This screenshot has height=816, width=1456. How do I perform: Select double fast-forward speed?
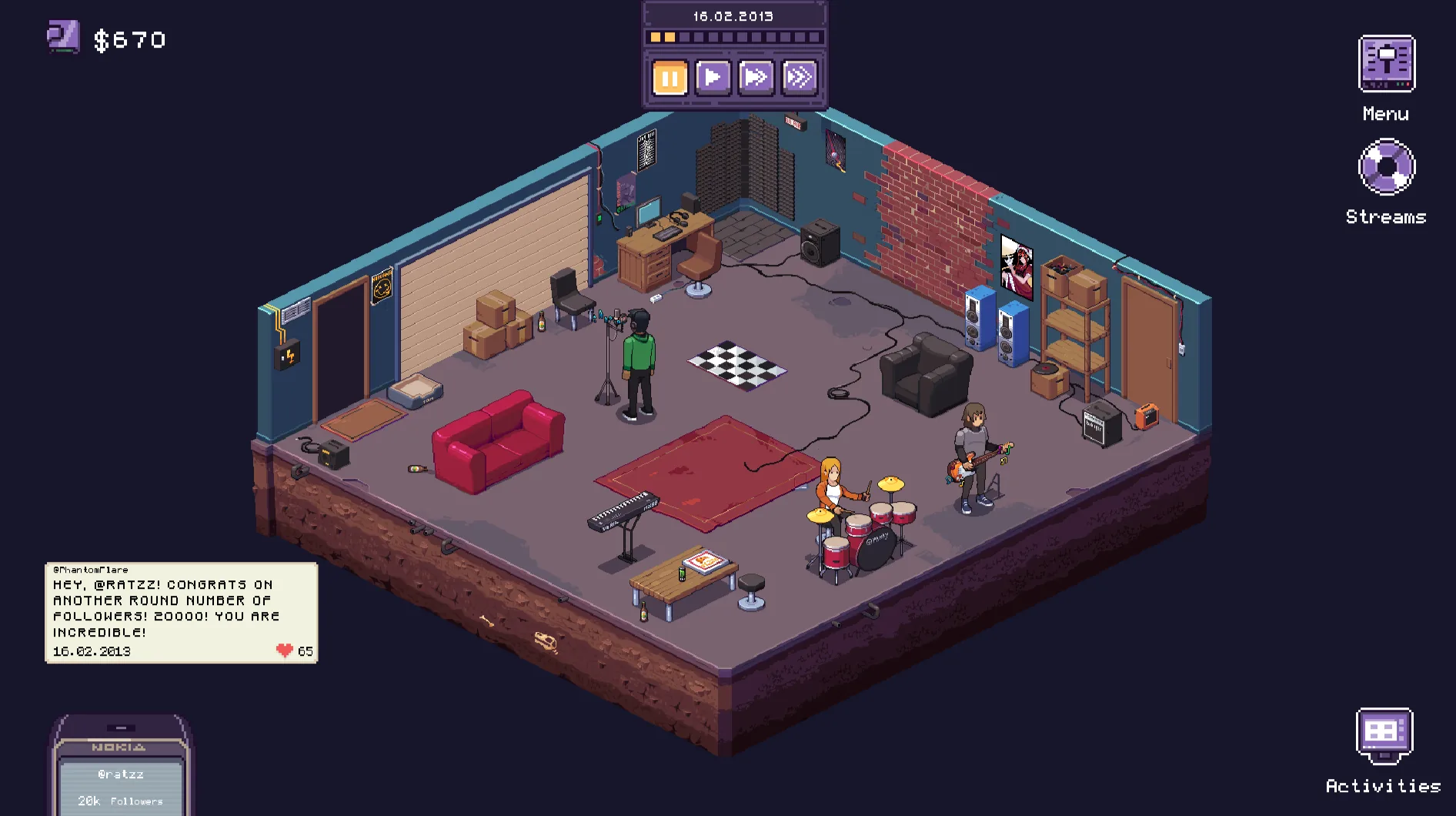click(756, 75)
